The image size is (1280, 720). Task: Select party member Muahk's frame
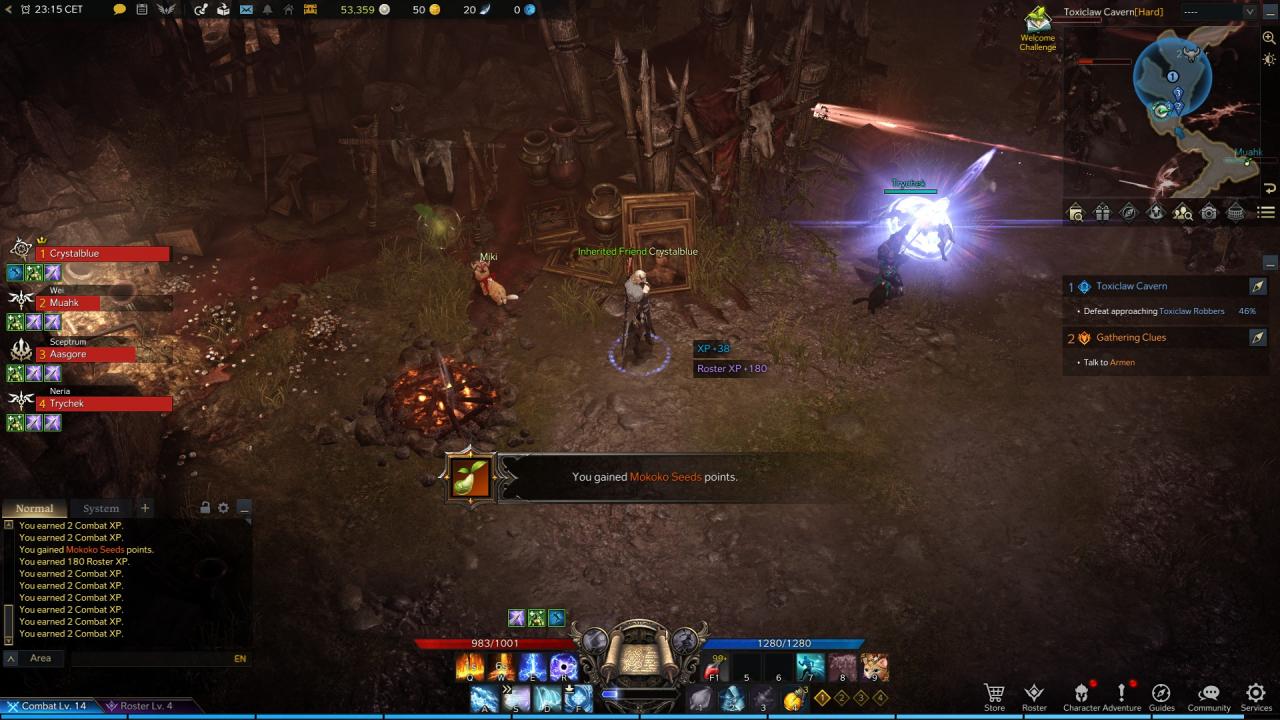(72, 303)
